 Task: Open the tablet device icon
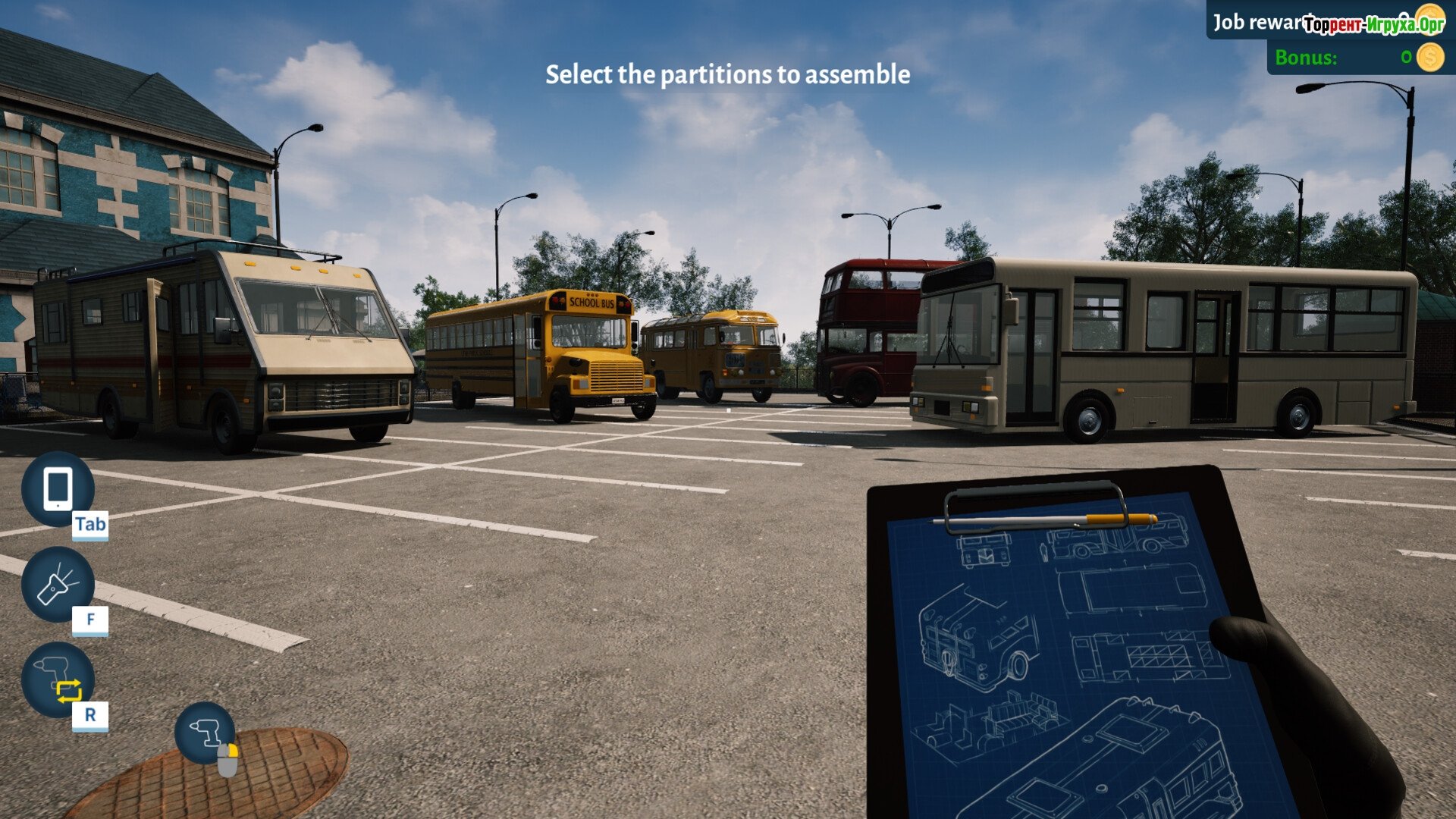click(58, 489)
